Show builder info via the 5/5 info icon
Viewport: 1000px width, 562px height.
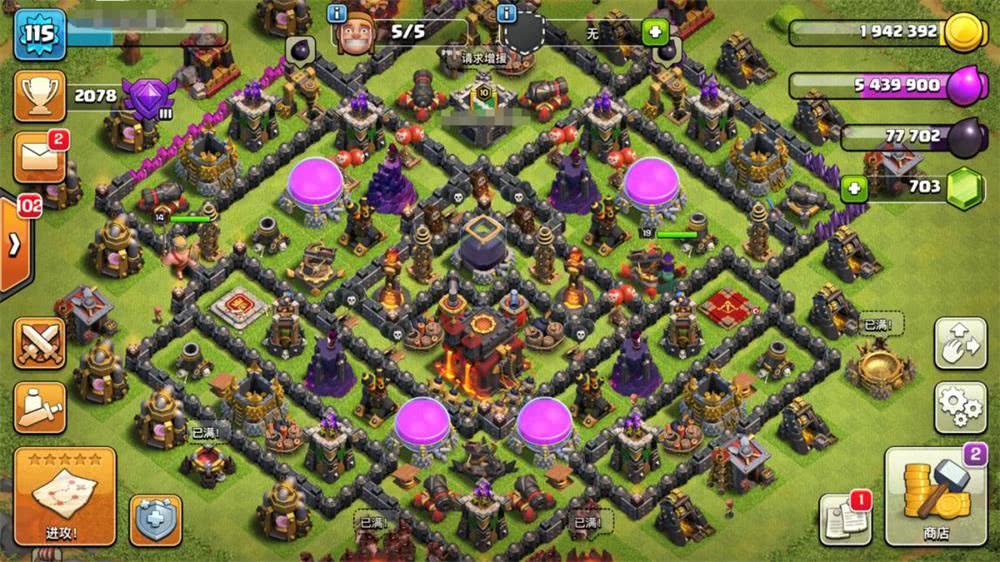click(x=338, y=13)
